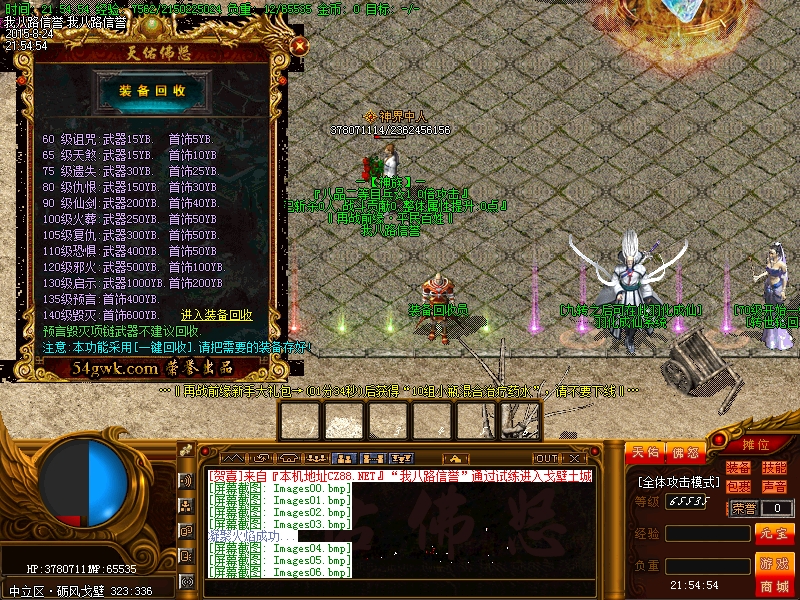Click the OUT button on the chat bar

[x=546, y=458]
